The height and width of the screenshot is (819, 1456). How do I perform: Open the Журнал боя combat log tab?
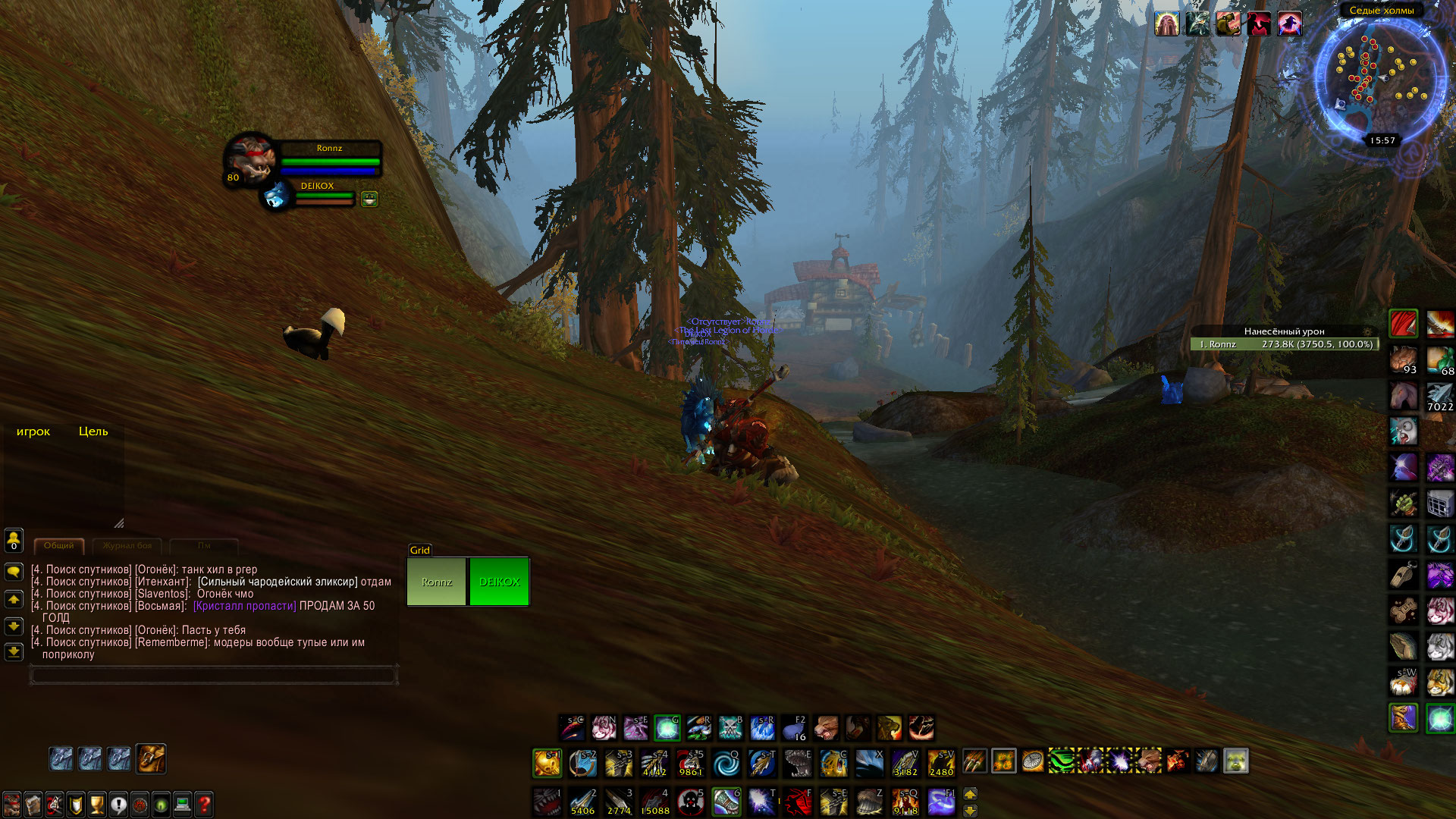coord(127,546)
